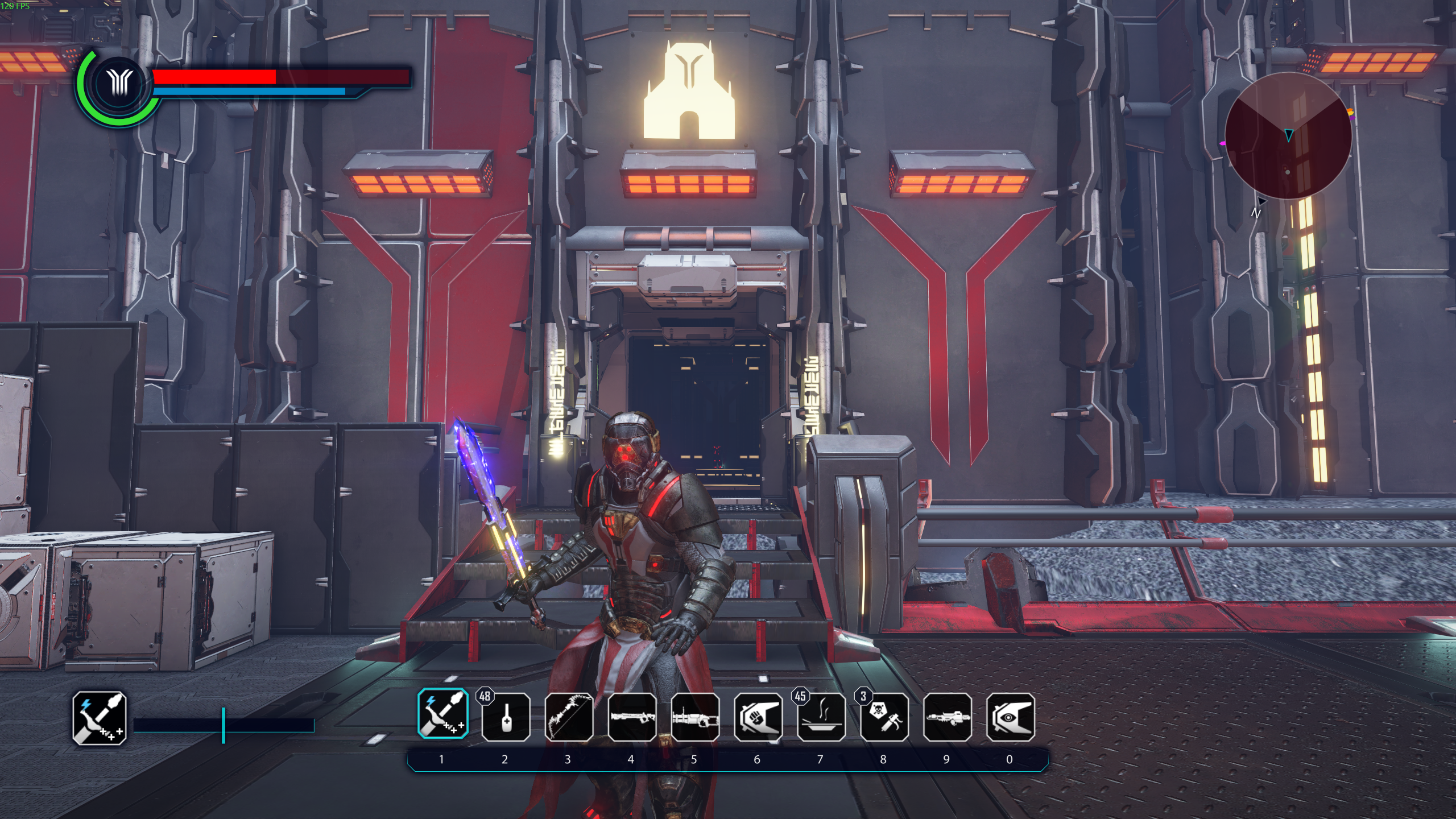Activate the fist gauntlet tool slot
1456x819 pixels.
click(758, 717)
